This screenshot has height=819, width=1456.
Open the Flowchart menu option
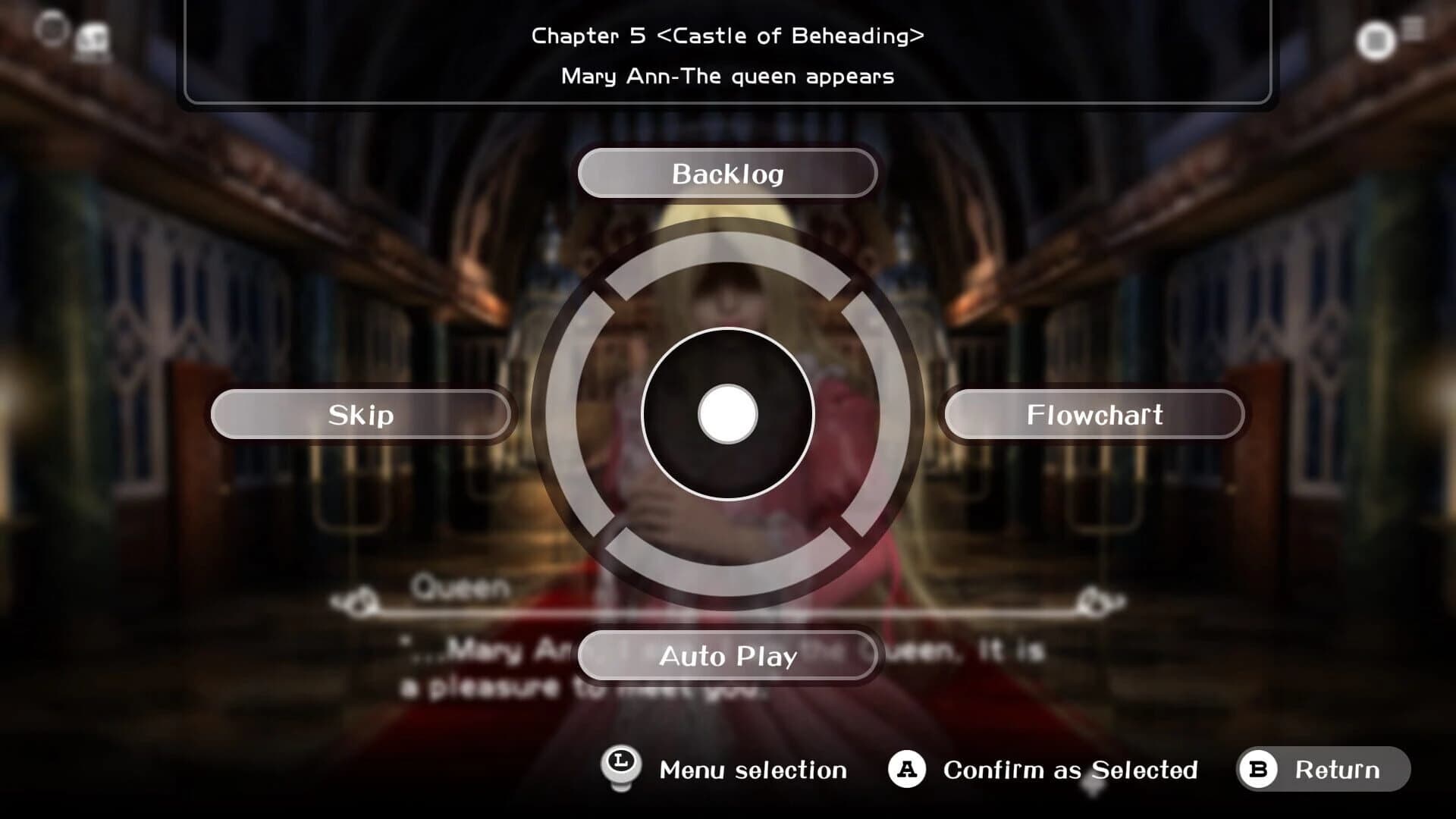1094,414
